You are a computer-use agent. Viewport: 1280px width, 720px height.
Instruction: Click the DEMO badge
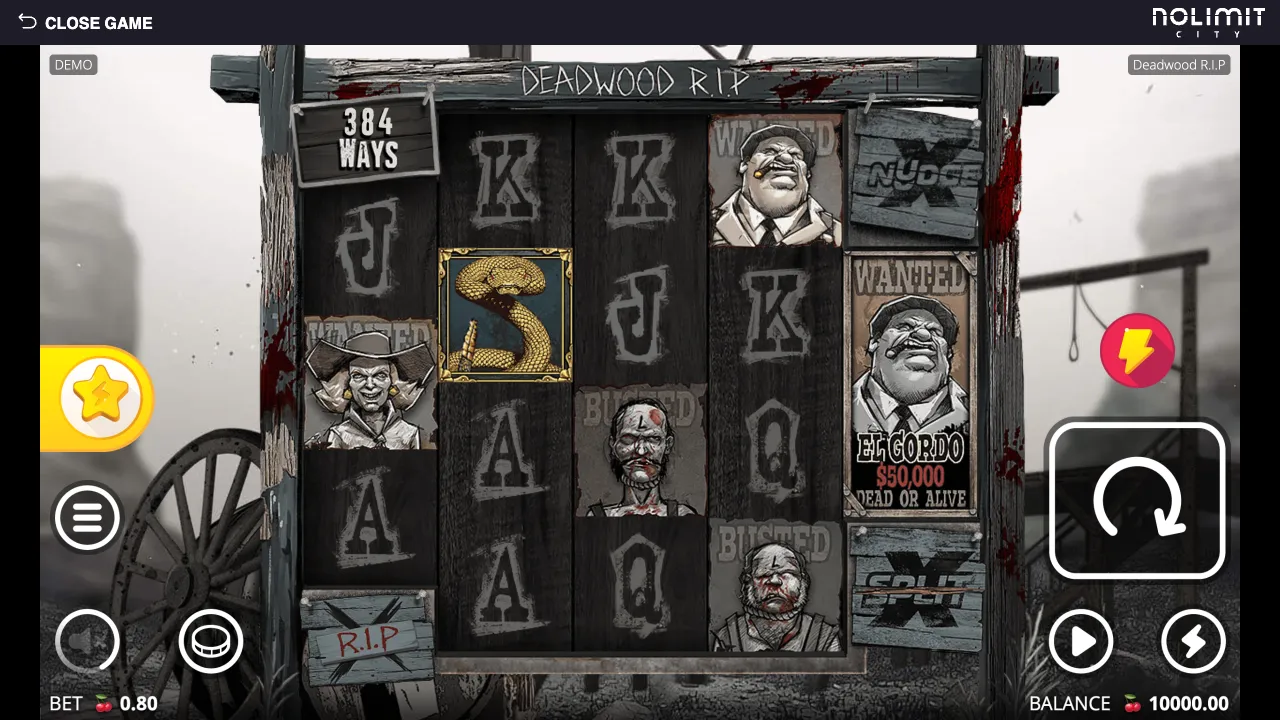[73, 64]
